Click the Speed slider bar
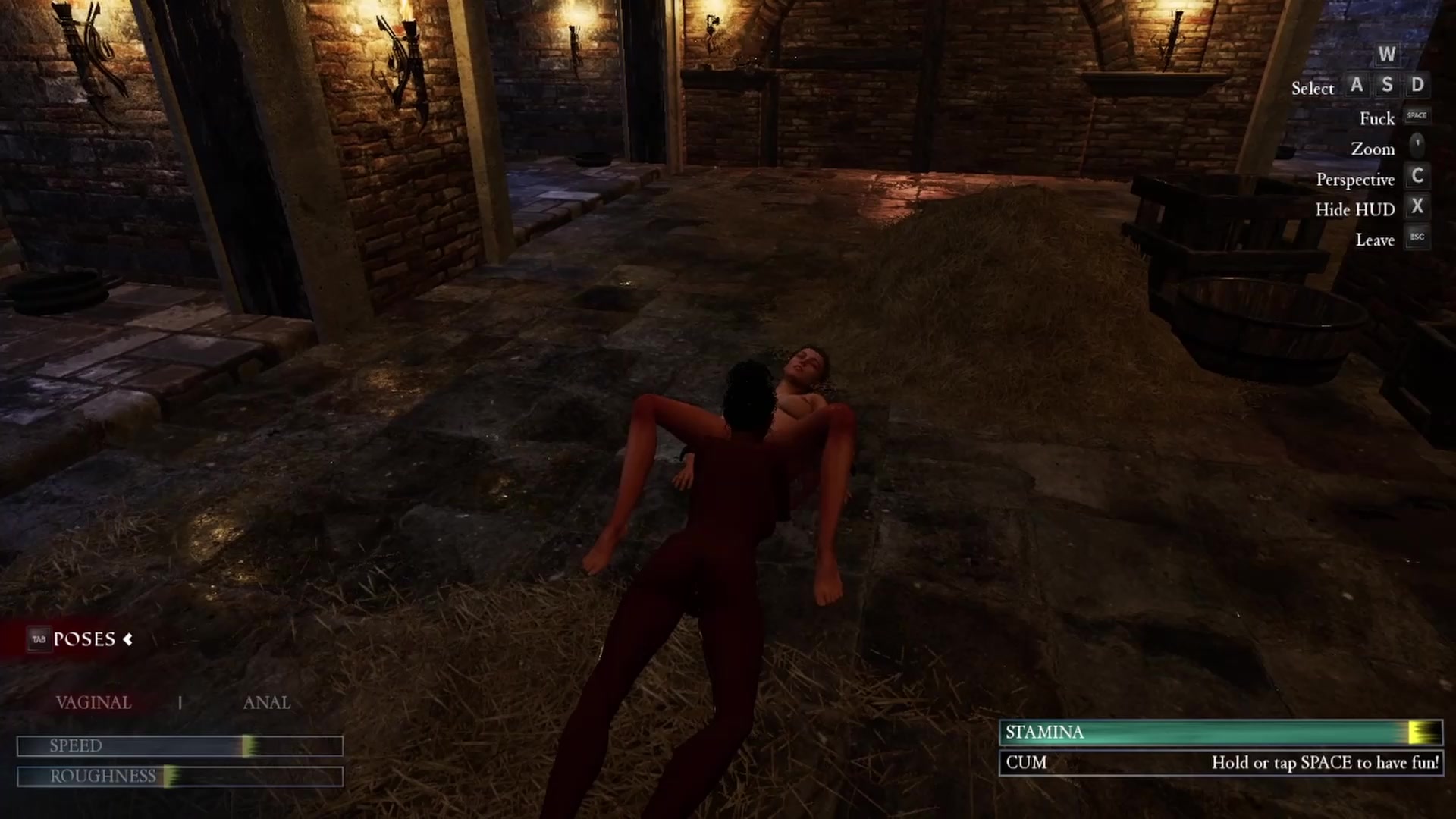This screenshot has width=1456, height=819. [180, 746]
